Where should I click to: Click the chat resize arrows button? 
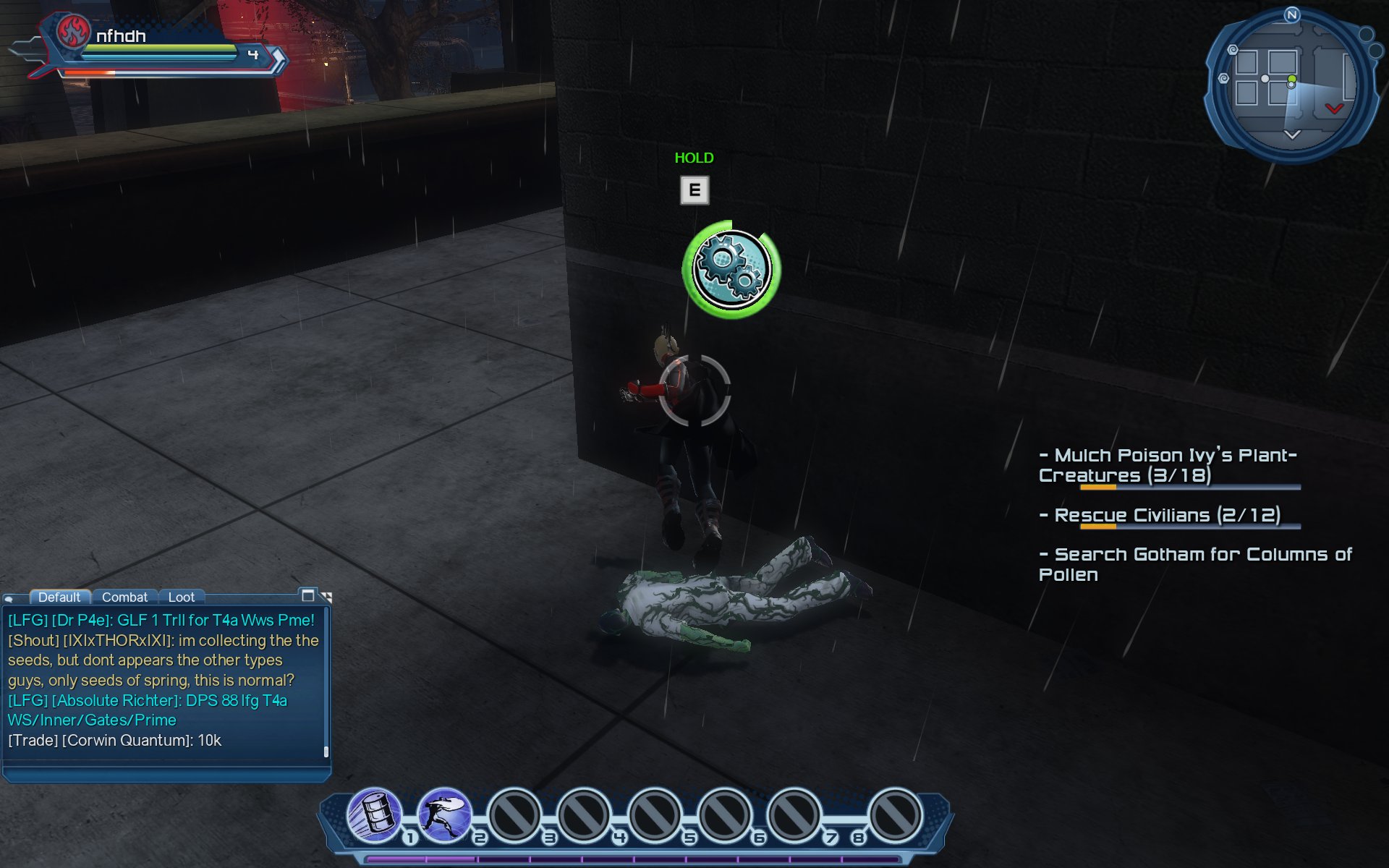pyautogui.click(x=326, y=597)
